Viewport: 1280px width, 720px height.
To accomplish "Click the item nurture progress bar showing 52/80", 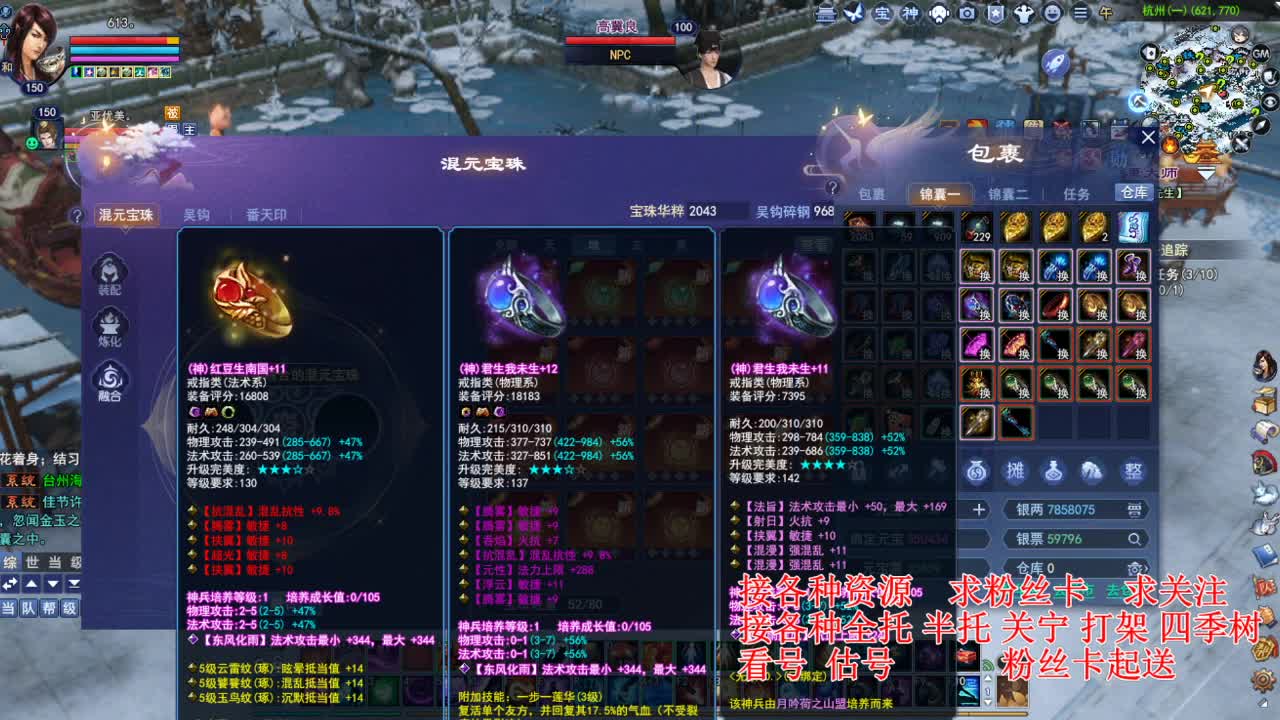I will [x=585, y=605].
